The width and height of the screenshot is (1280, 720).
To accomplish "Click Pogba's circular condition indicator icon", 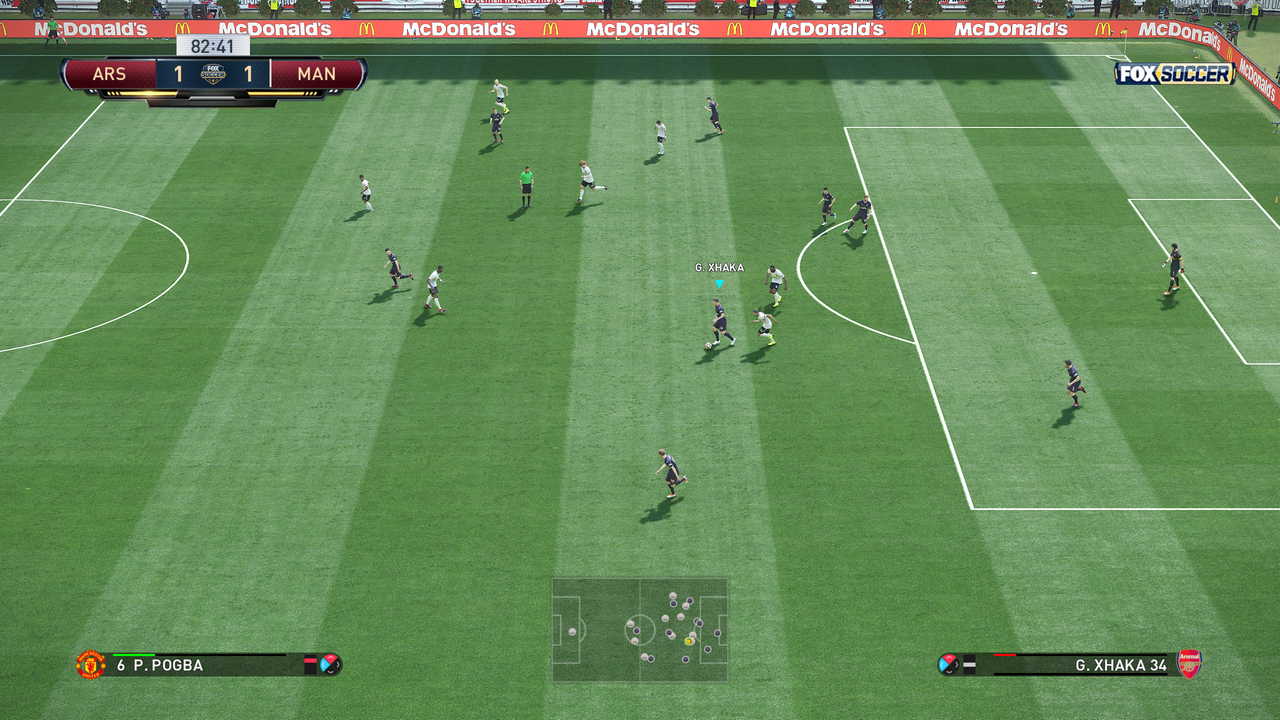I will [331, 665].
